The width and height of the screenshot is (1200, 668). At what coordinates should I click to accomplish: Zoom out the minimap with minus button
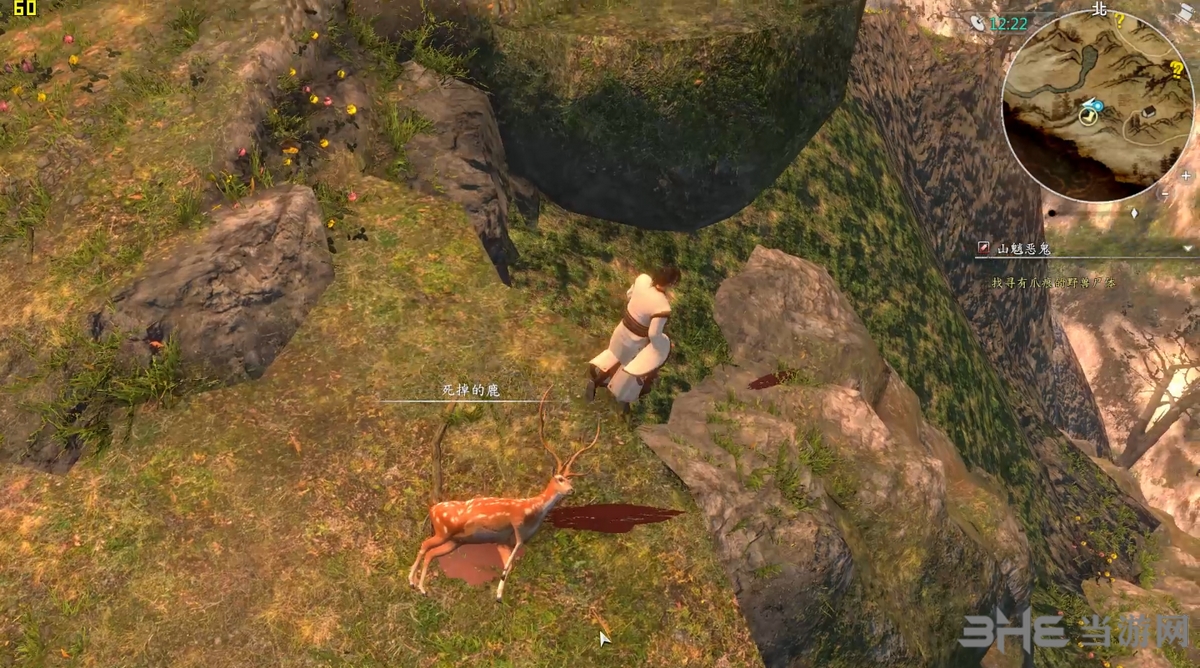tap(1165, 192)
